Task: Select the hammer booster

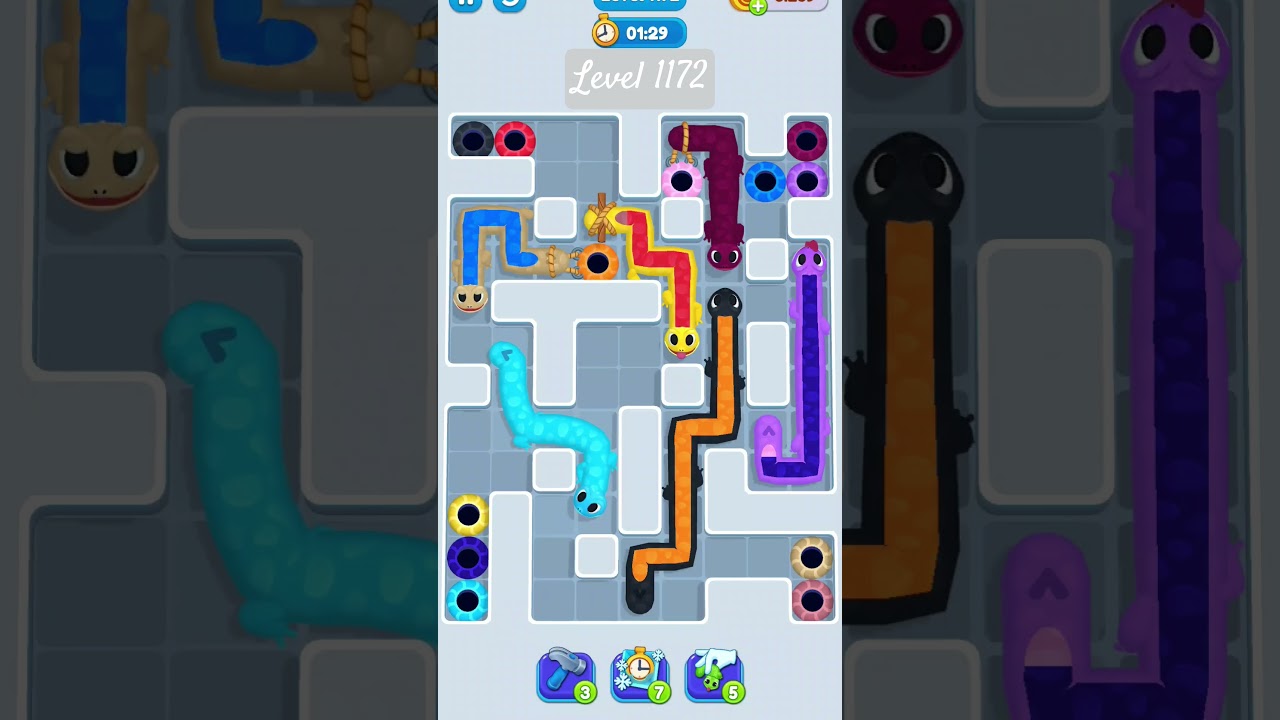Action: [x=565, y=674]
